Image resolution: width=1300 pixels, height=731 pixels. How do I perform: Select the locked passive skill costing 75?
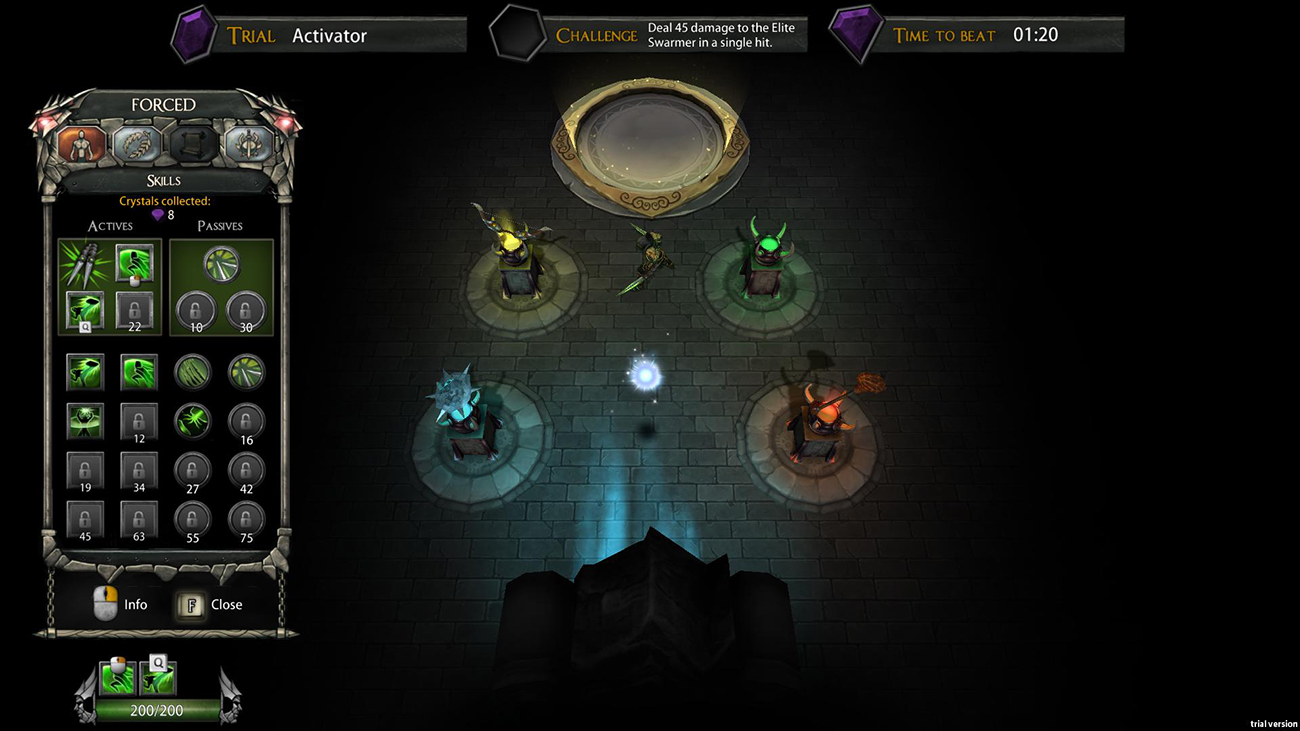pos(247,519)
